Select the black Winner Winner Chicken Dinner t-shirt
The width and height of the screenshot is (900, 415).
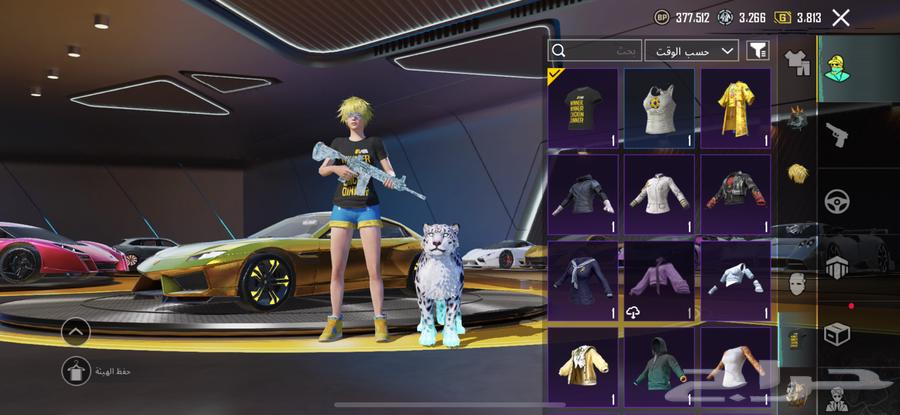point(583,108)
